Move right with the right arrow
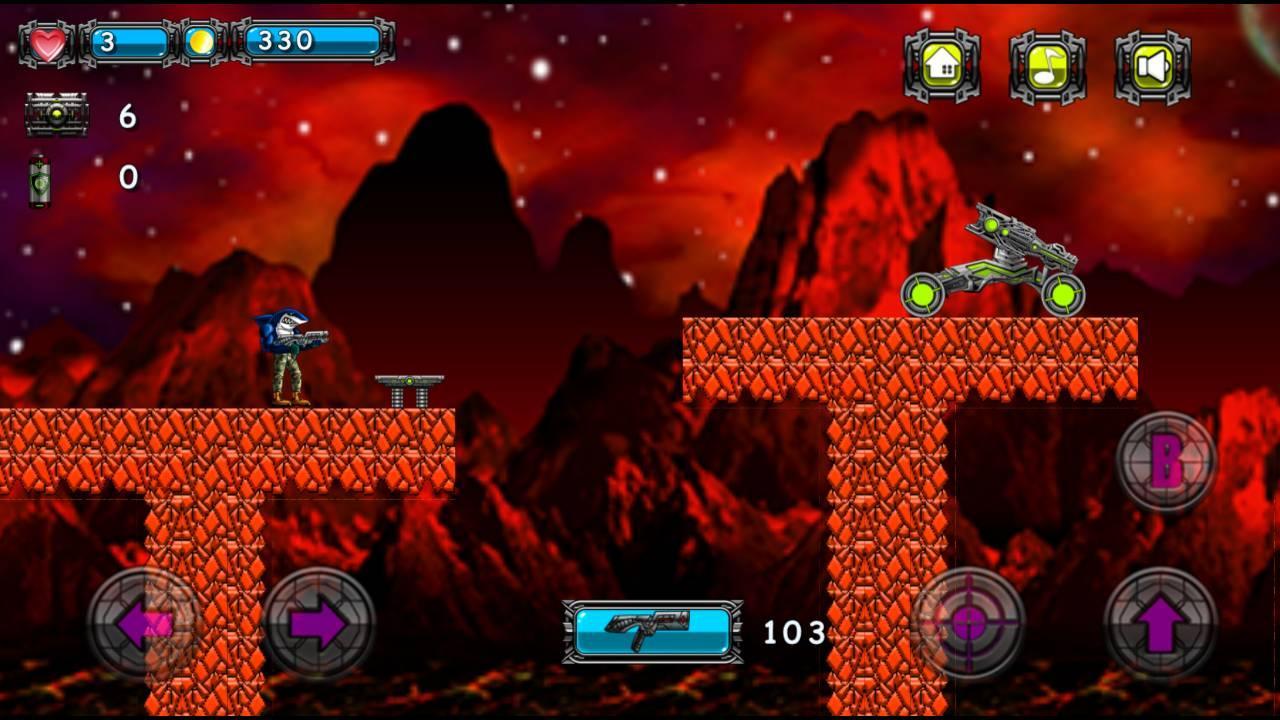Viewport: 1280px width, 720px height. point(318,625)
